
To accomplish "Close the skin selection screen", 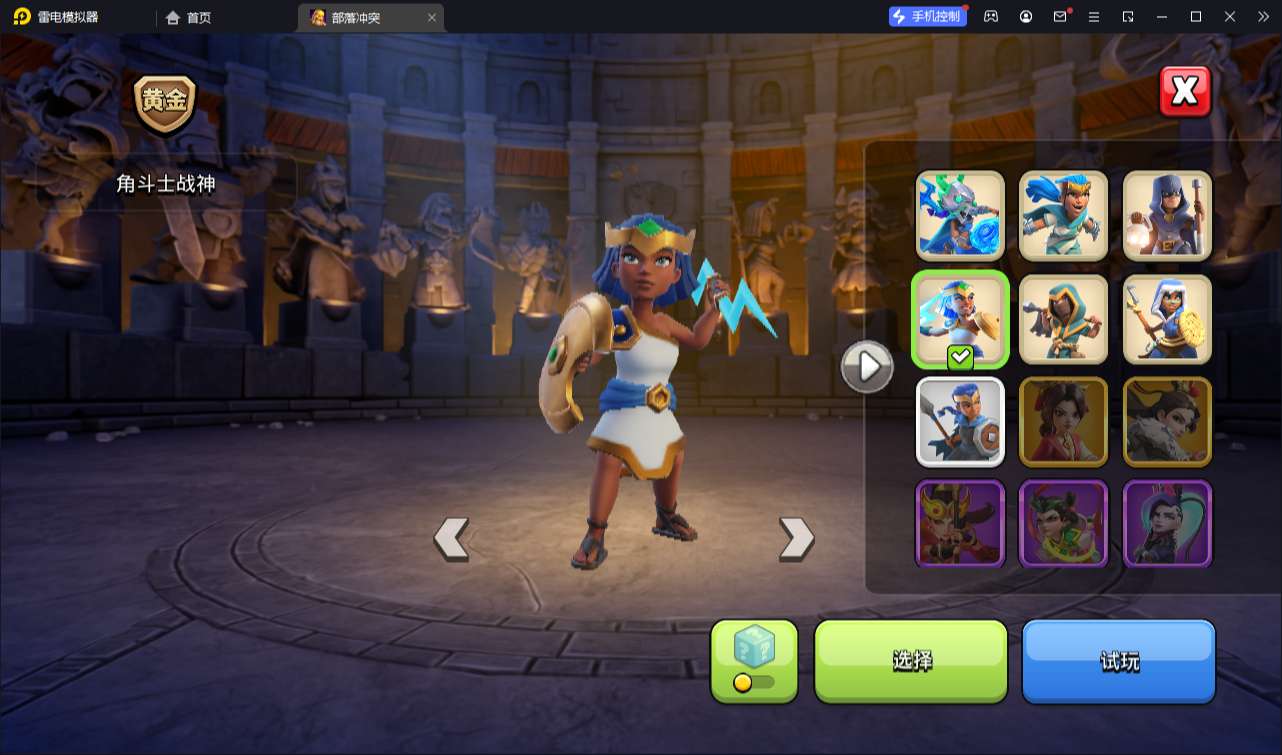I will point(1185,92).
